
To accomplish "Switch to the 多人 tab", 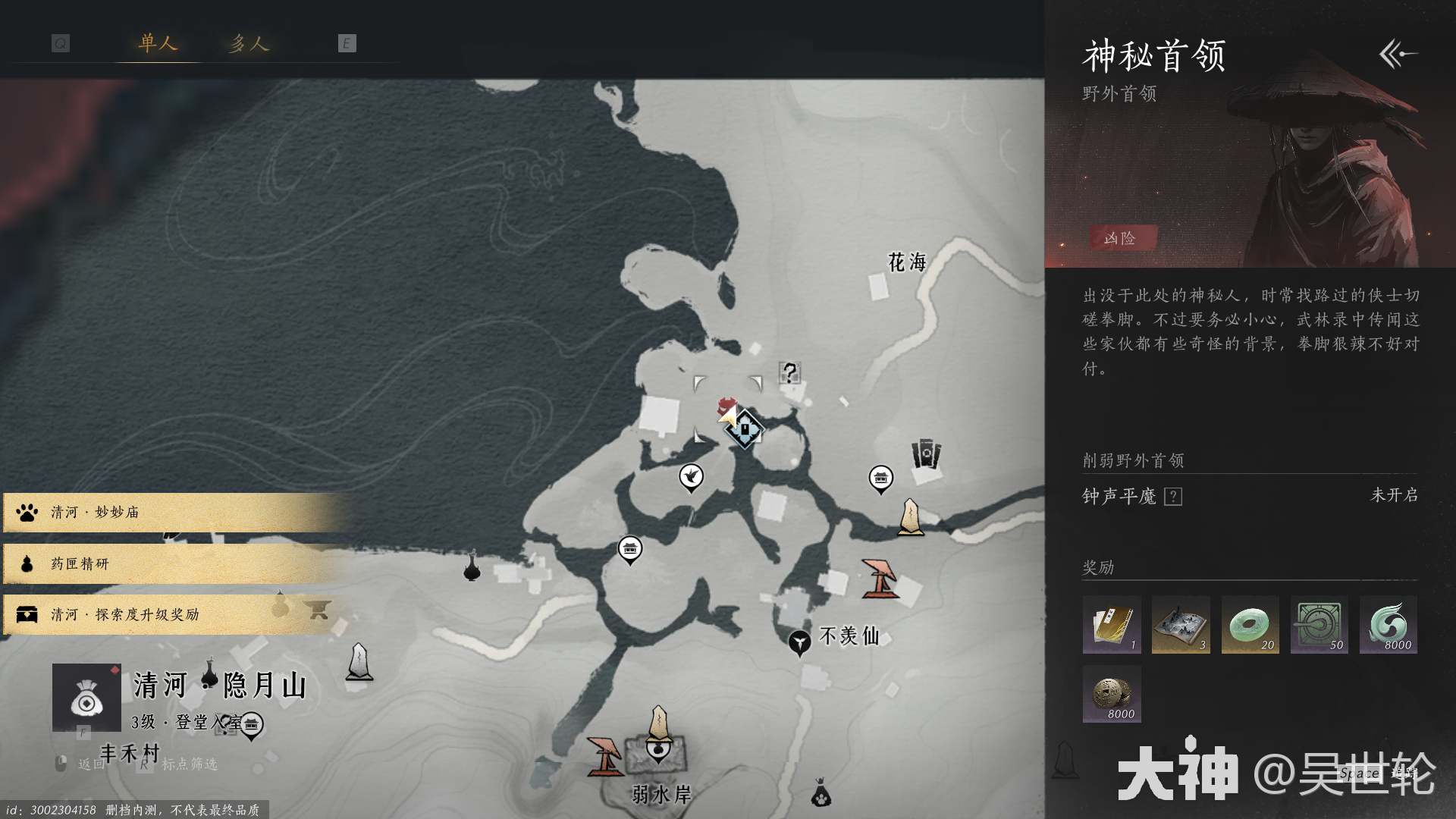I will (249, 43).
